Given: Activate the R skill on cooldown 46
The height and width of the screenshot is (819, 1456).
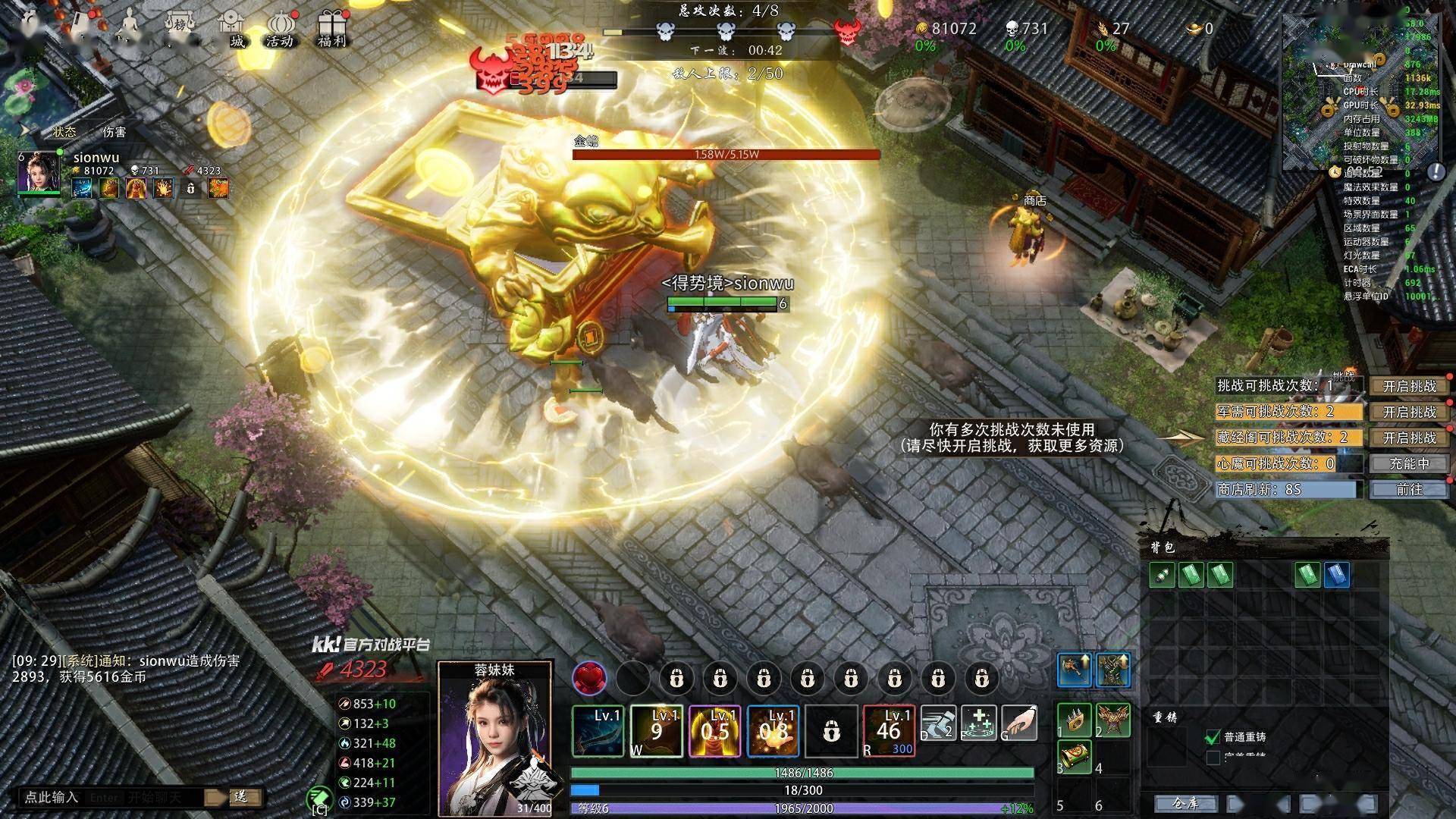Looking at the screenshot, I should [889, 731].
